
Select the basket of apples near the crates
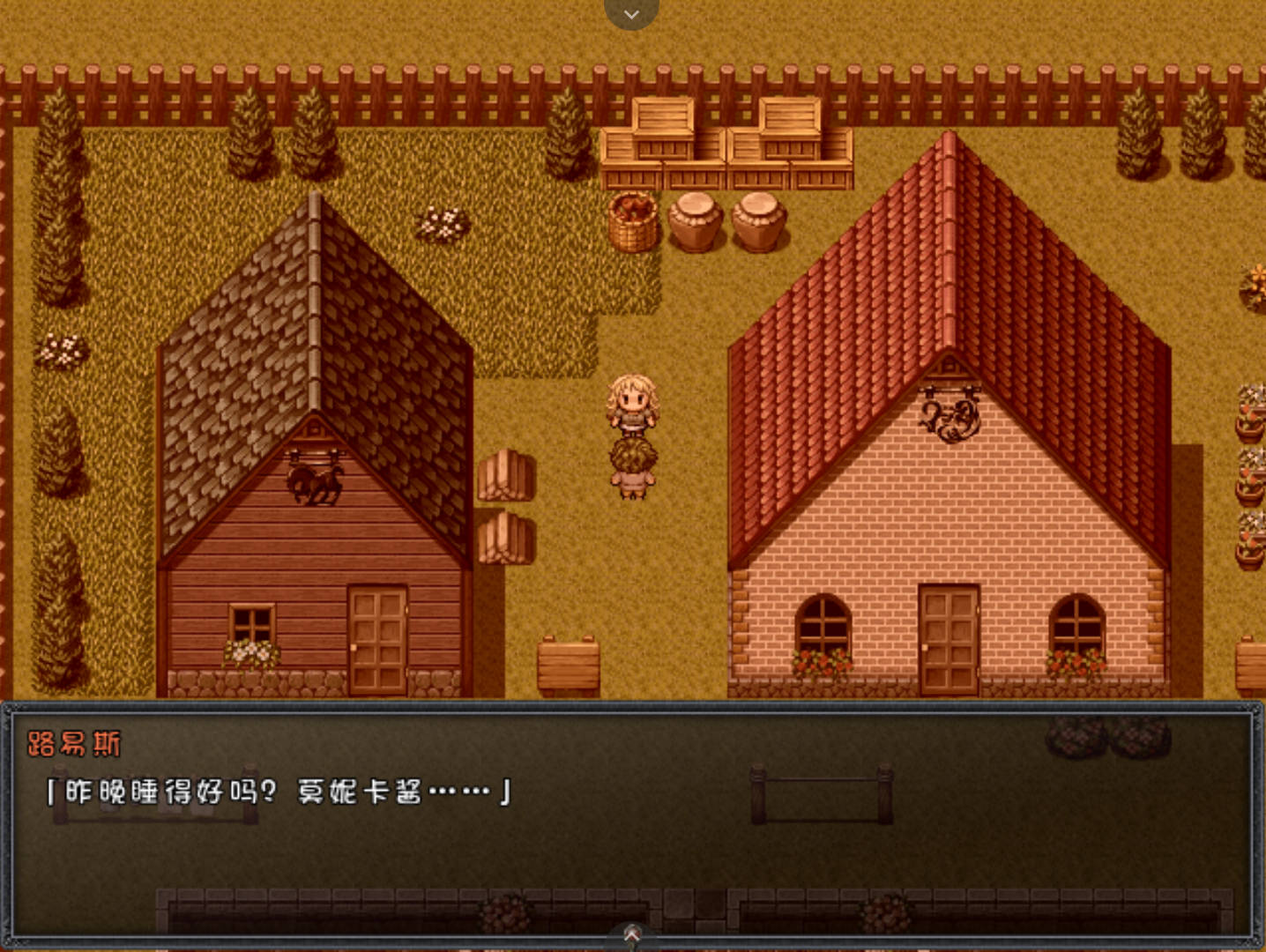click(x=630, y=219)
